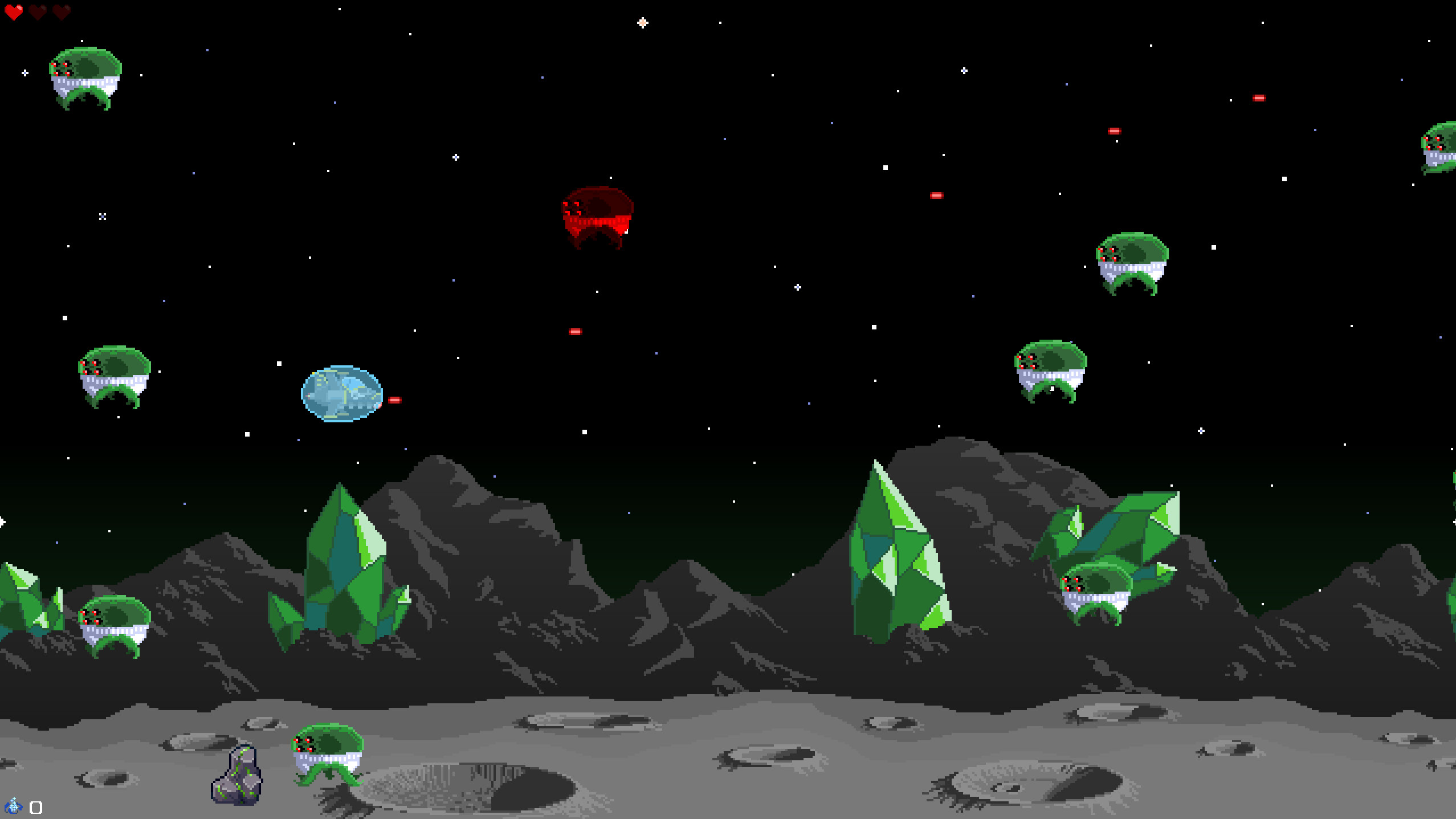Toggle the leftmost heart in the health bar
The image size is (1456, 819).
14,13
